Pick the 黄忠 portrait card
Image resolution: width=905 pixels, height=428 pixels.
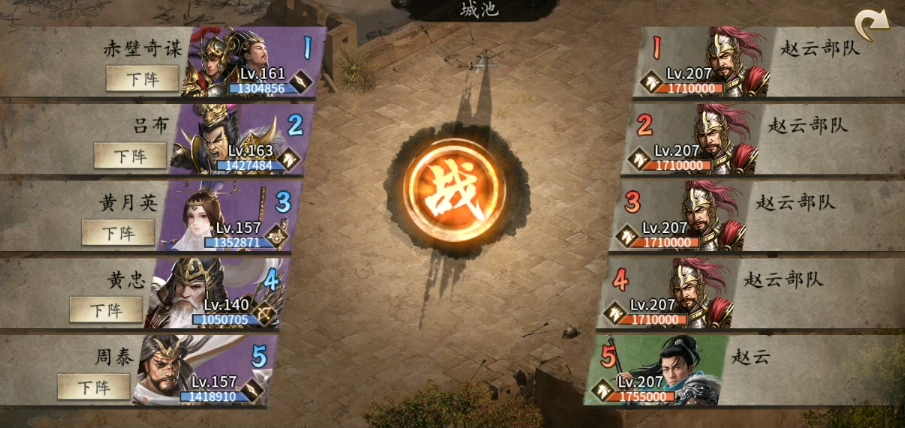pos(212,293)
